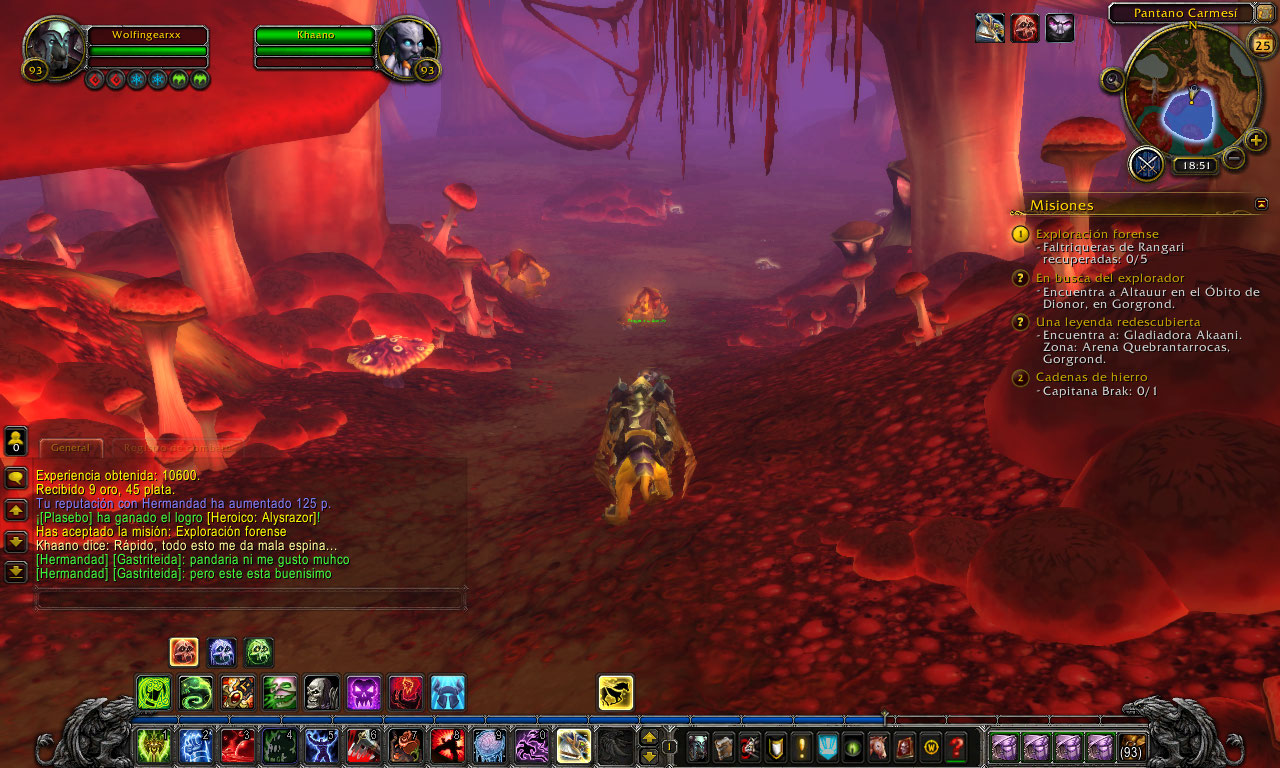Use the yellow mount ability above the bar

pos(615,693)
